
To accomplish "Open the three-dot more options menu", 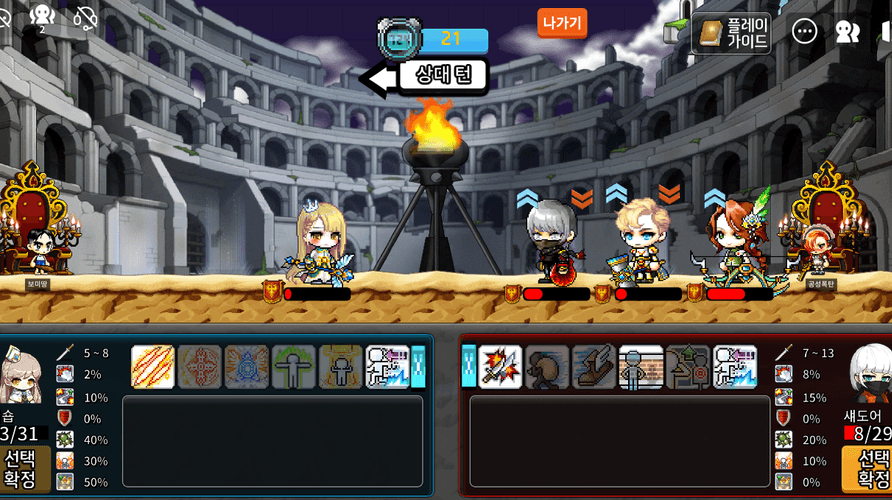I will coord(804,32).
